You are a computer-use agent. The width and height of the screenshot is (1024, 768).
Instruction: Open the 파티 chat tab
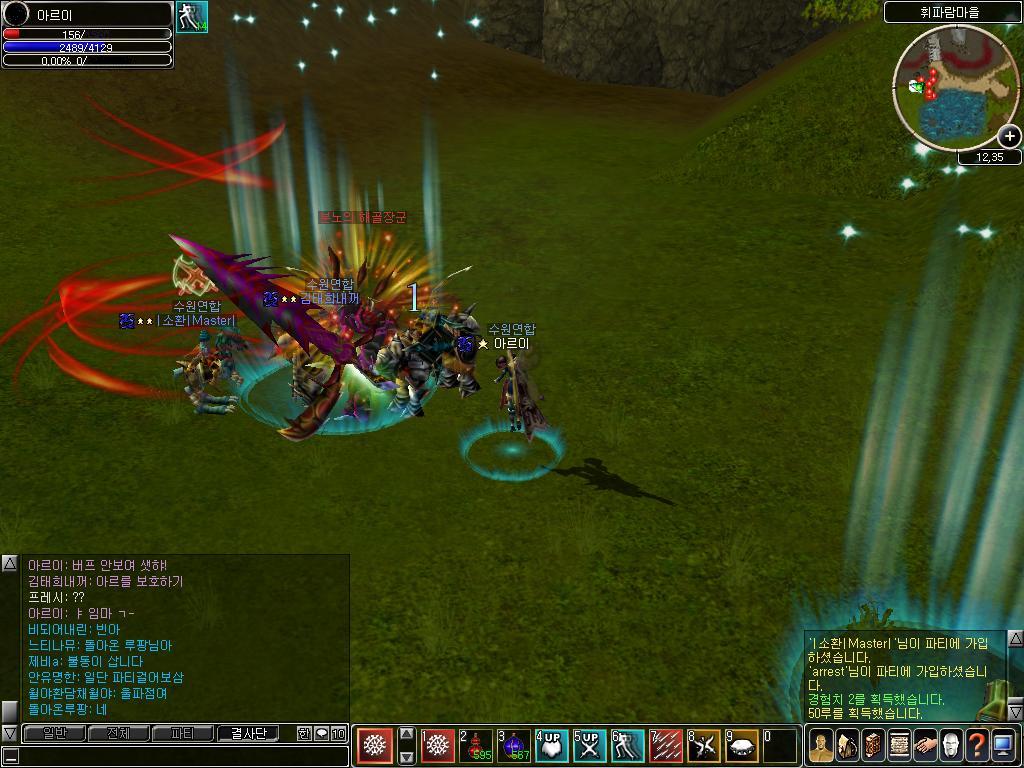point(183,733)
